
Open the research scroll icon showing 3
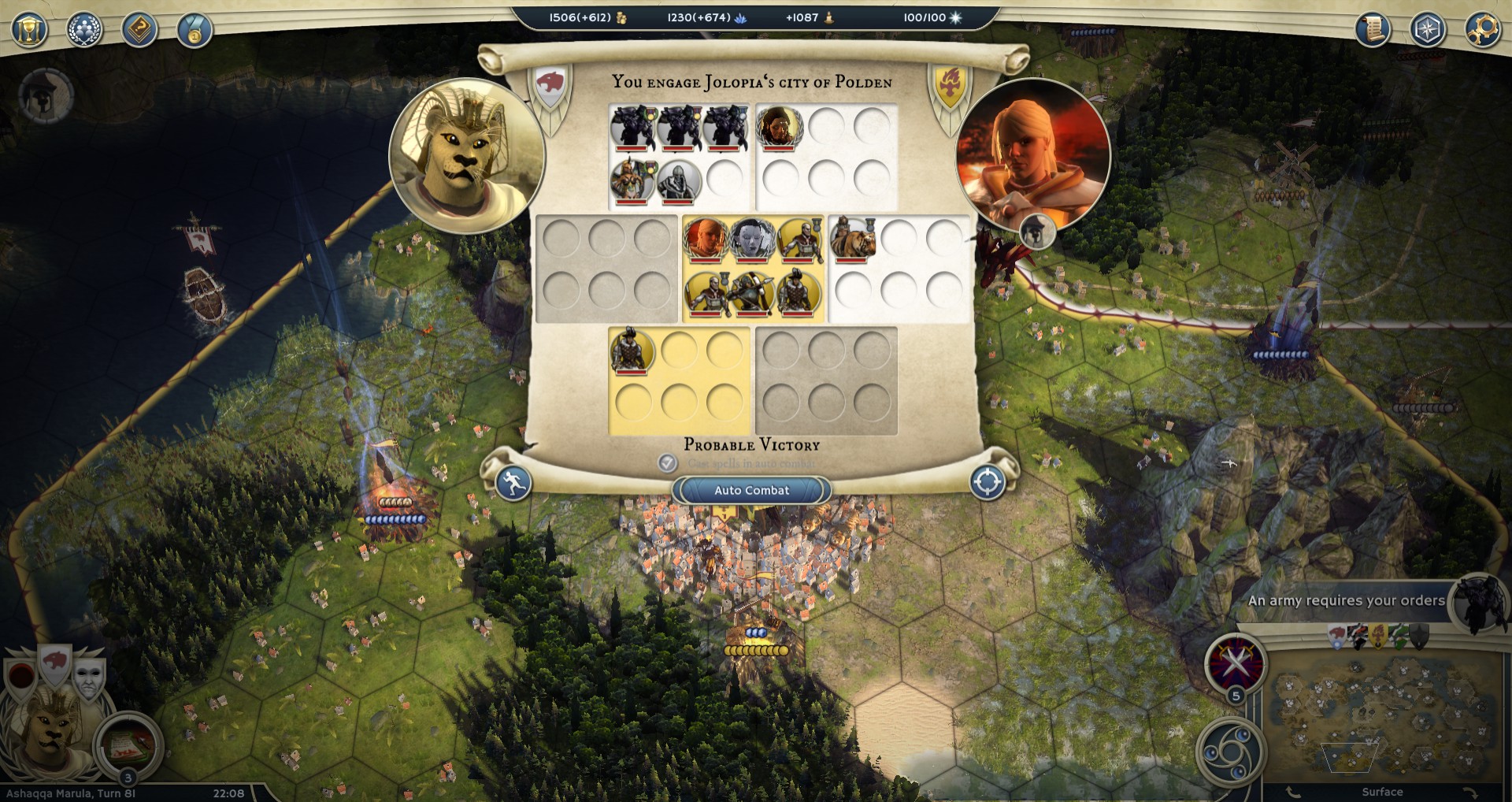[x=126, y=744]
